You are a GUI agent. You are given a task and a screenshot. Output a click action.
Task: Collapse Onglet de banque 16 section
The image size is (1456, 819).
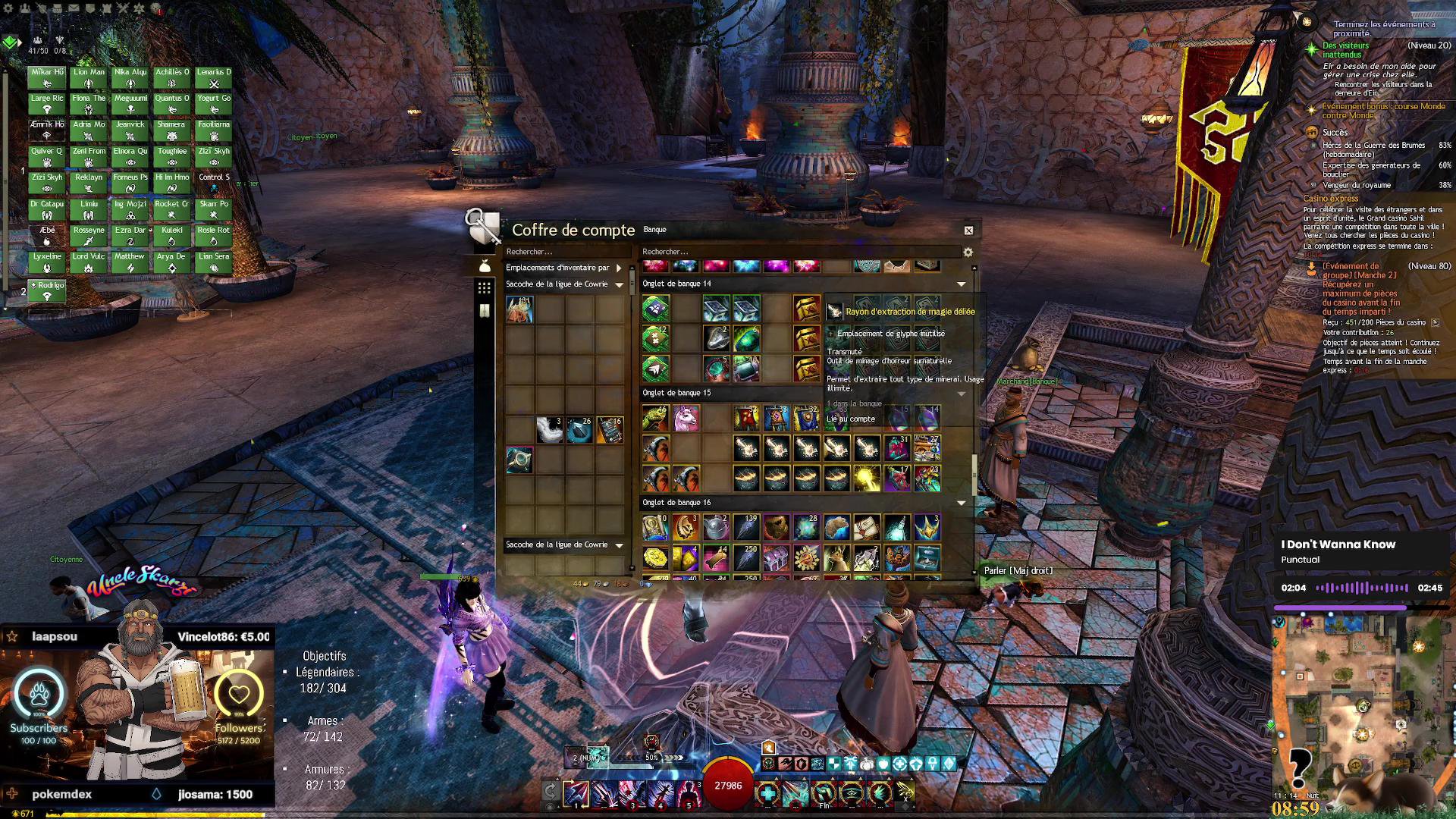pos(962,503)
